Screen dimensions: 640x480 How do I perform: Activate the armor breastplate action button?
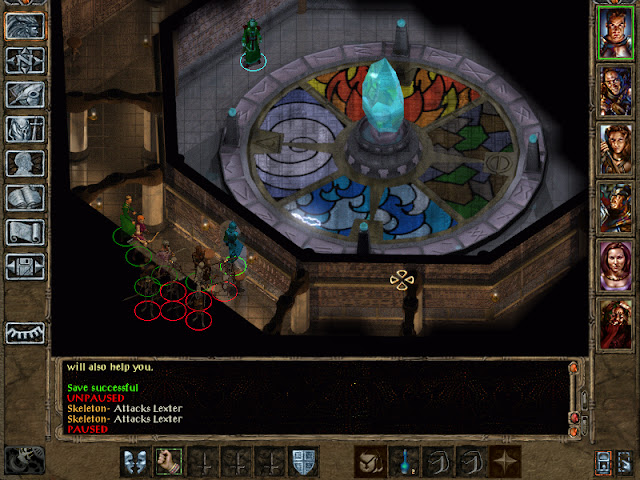coord(135,461)
